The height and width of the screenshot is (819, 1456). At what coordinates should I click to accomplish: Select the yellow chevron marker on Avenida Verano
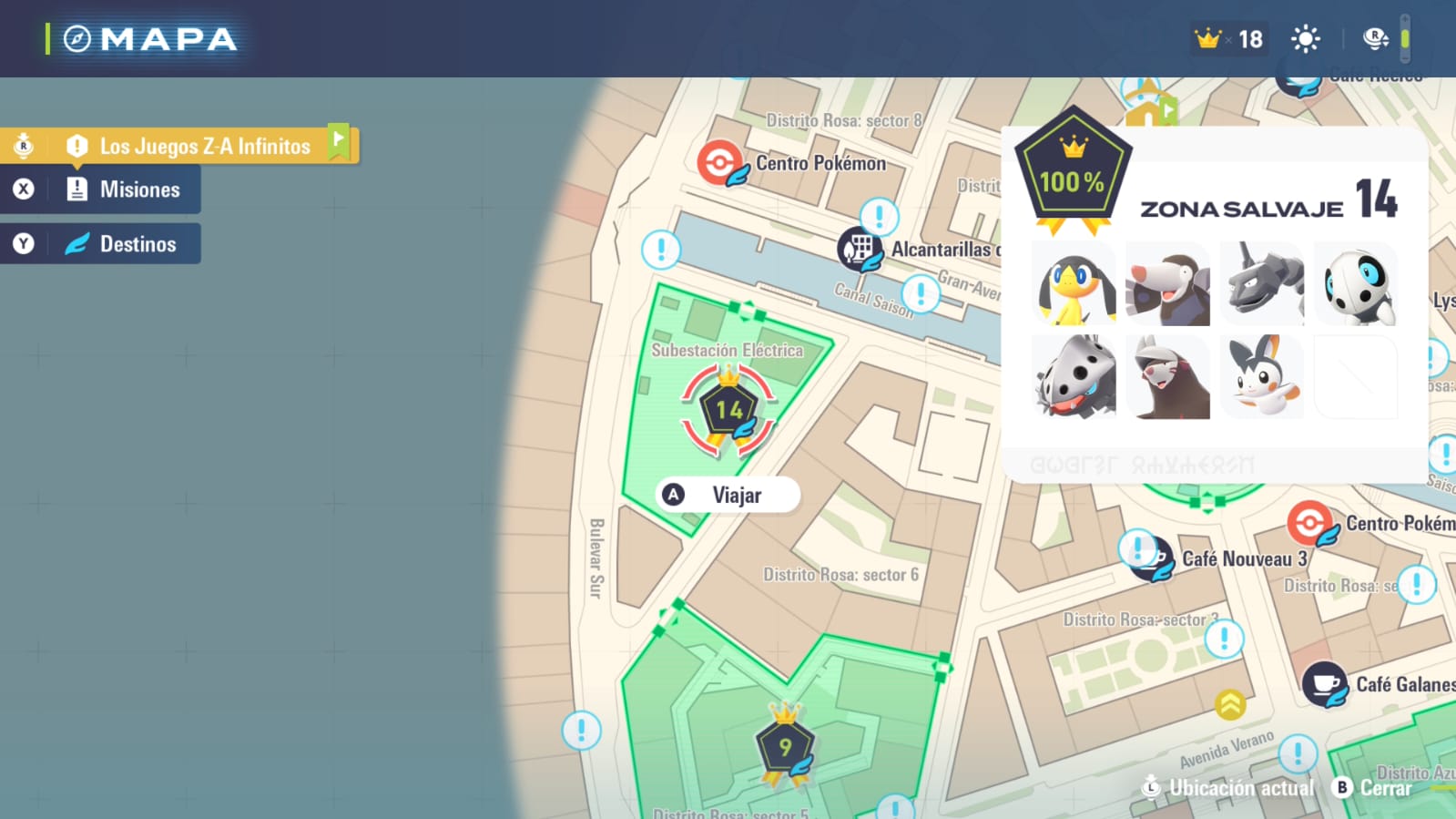[x=1230, y=704]
